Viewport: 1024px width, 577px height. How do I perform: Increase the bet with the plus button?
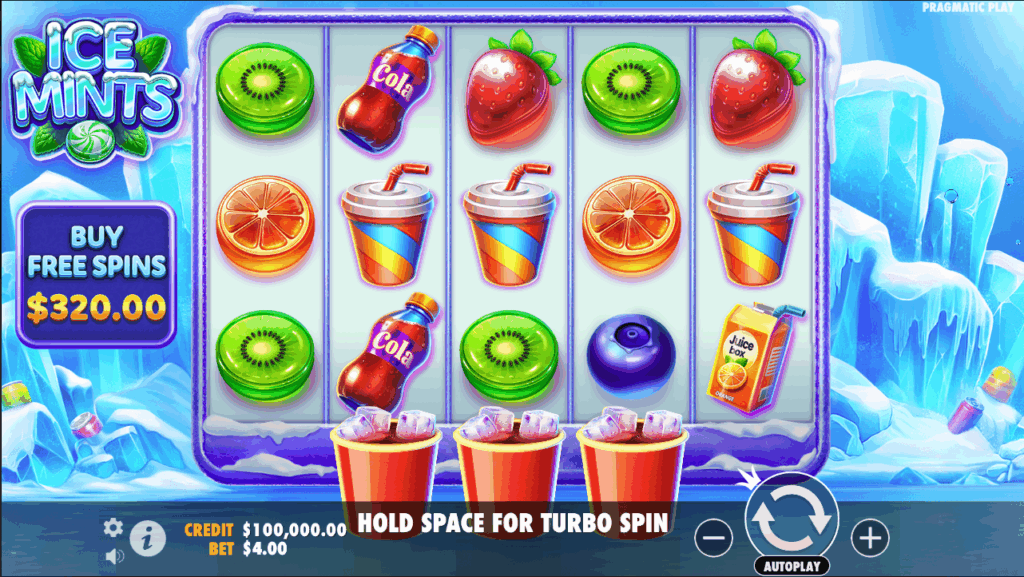[x=869, y=539]
